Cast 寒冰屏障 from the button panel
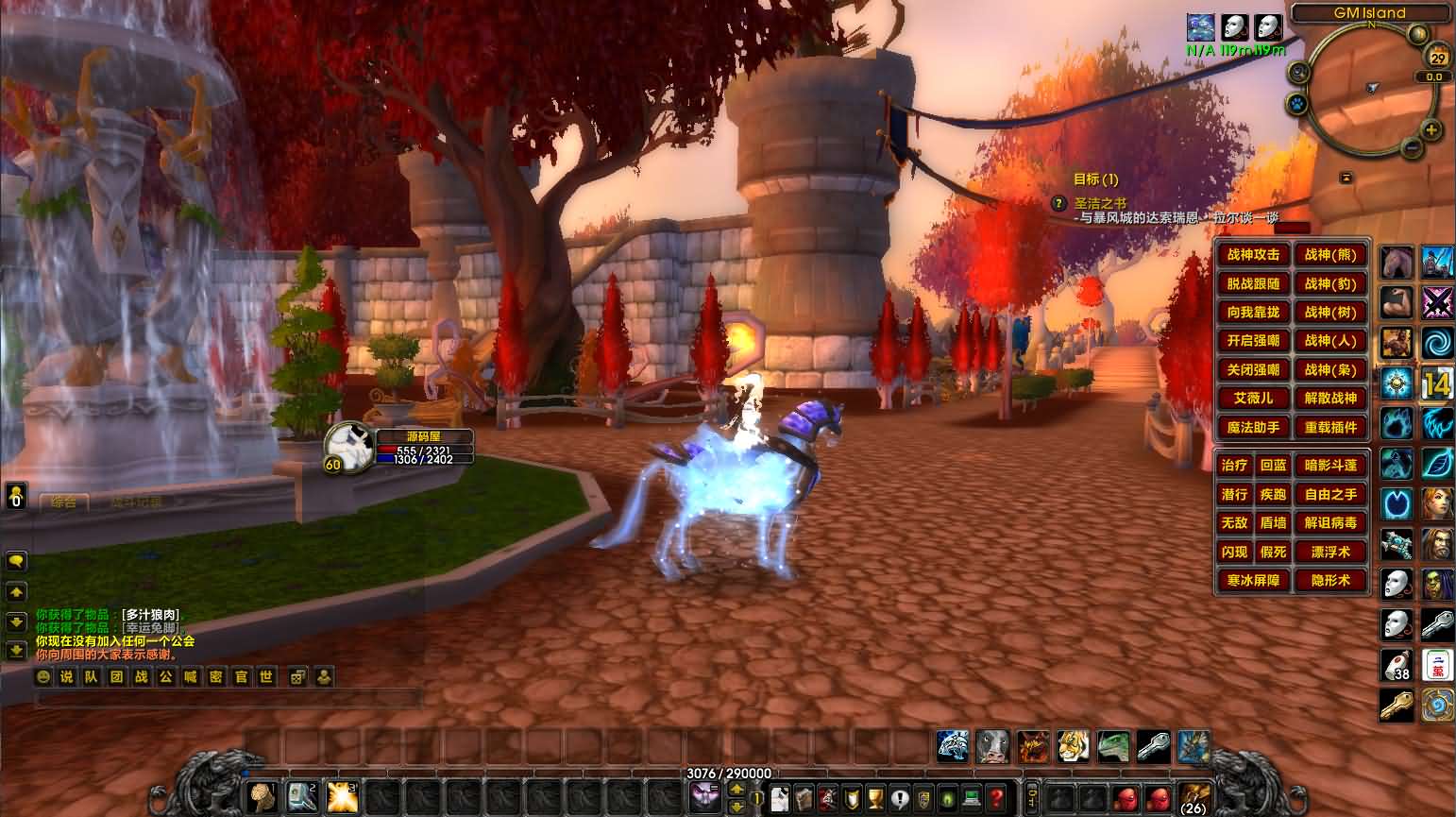The image size is (1456, 817). [x=1253, y=581]
